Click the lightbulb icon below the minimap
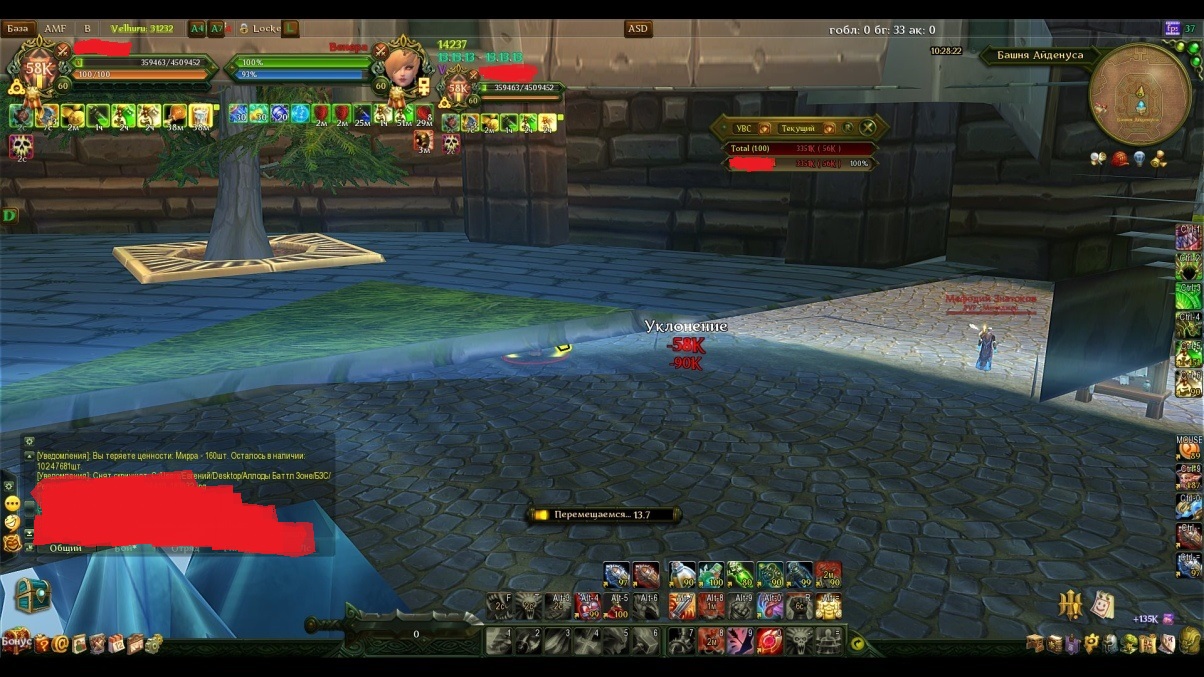This screenshot has width=1204, height=677. (x=1140, y=158)
